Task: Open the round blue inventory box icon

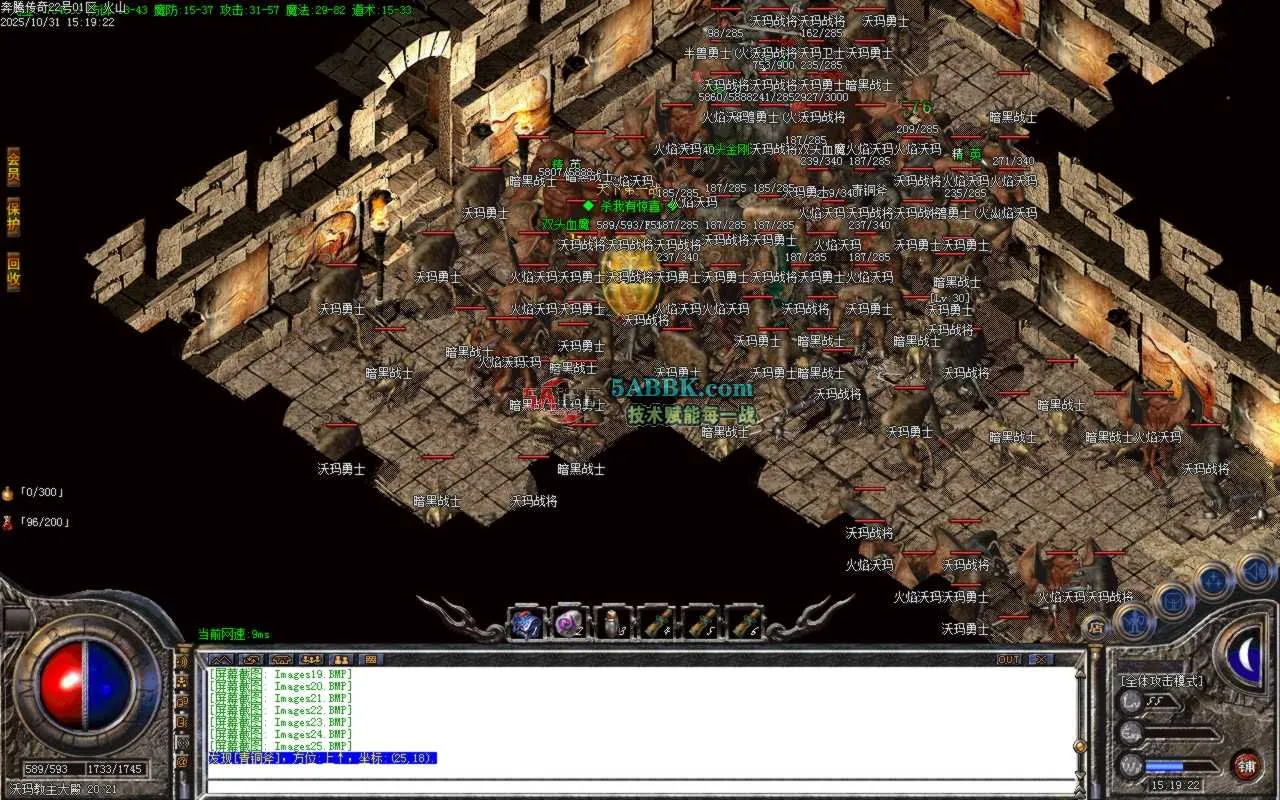Action: pos(1171,602)
